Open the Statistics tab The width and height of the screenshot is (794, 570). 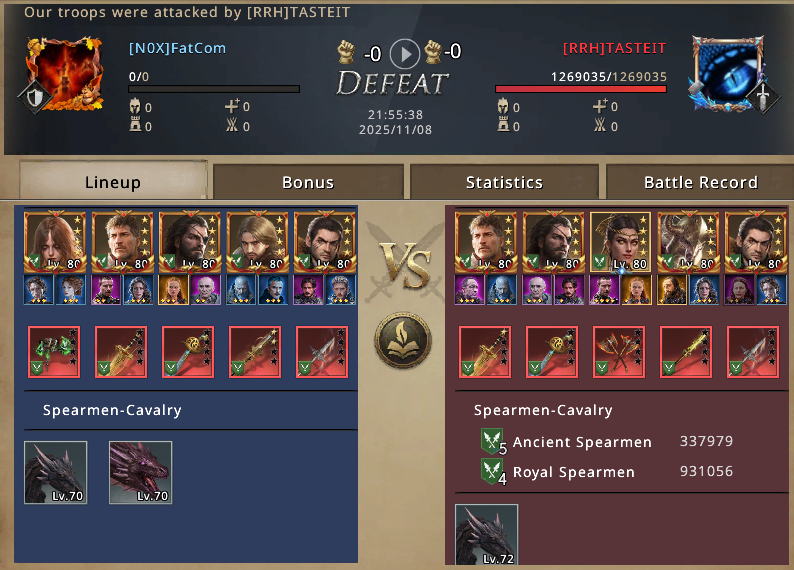pos(504,182)
